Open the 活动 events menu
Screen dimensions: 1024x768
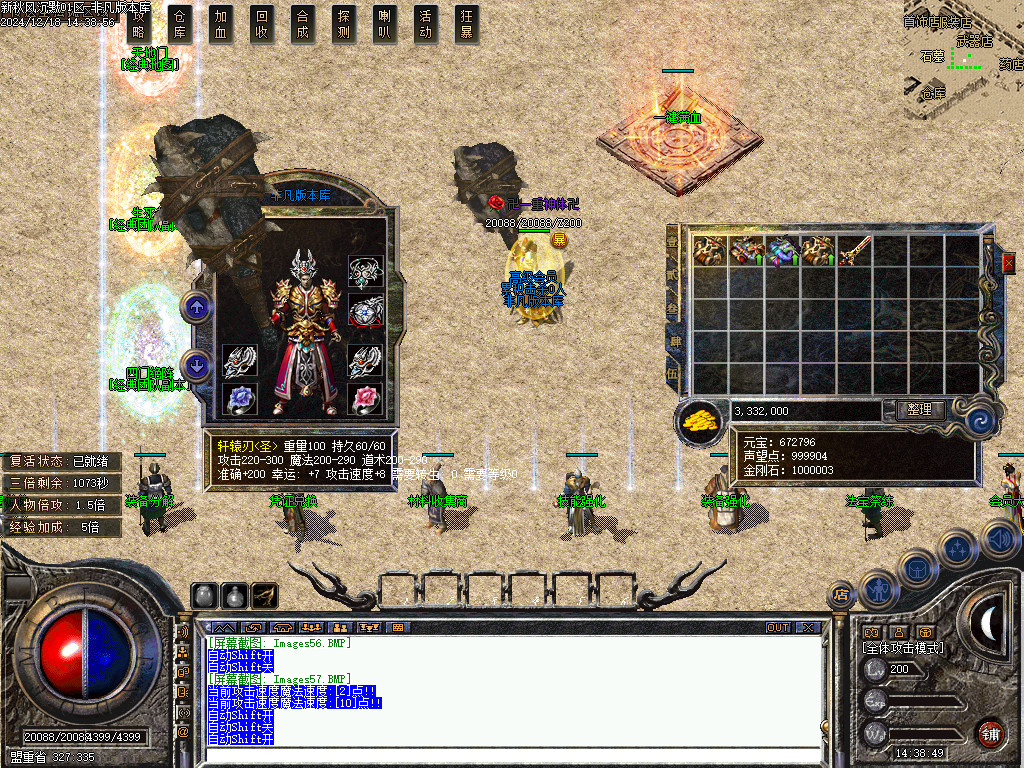(426, 24)
